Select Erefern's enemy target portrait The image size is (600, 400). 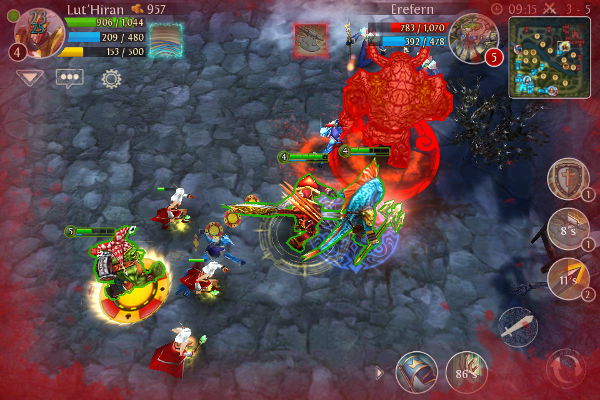(x=470, y=37)
